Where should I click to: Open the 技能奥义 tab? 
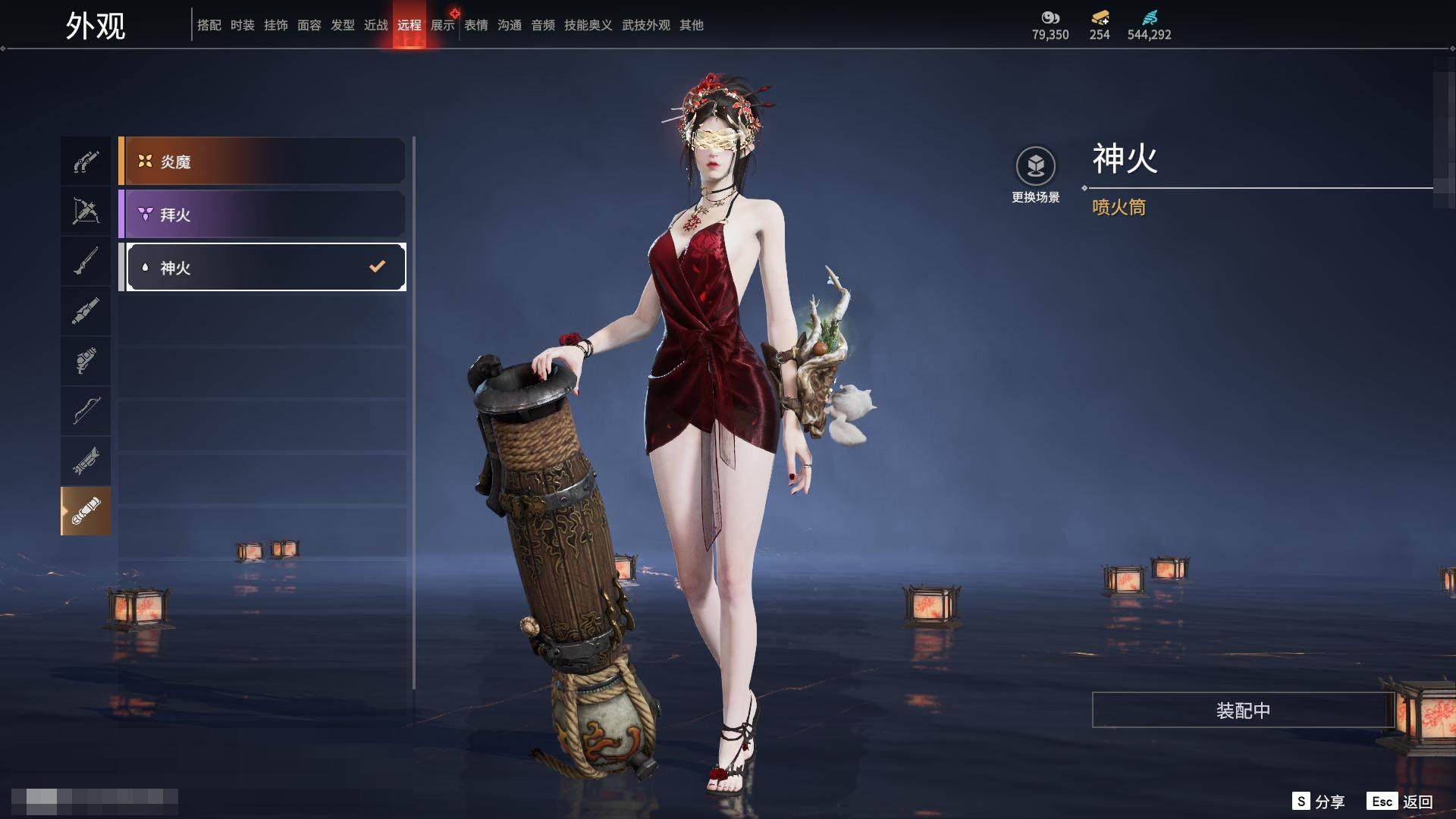coord(588,26)
